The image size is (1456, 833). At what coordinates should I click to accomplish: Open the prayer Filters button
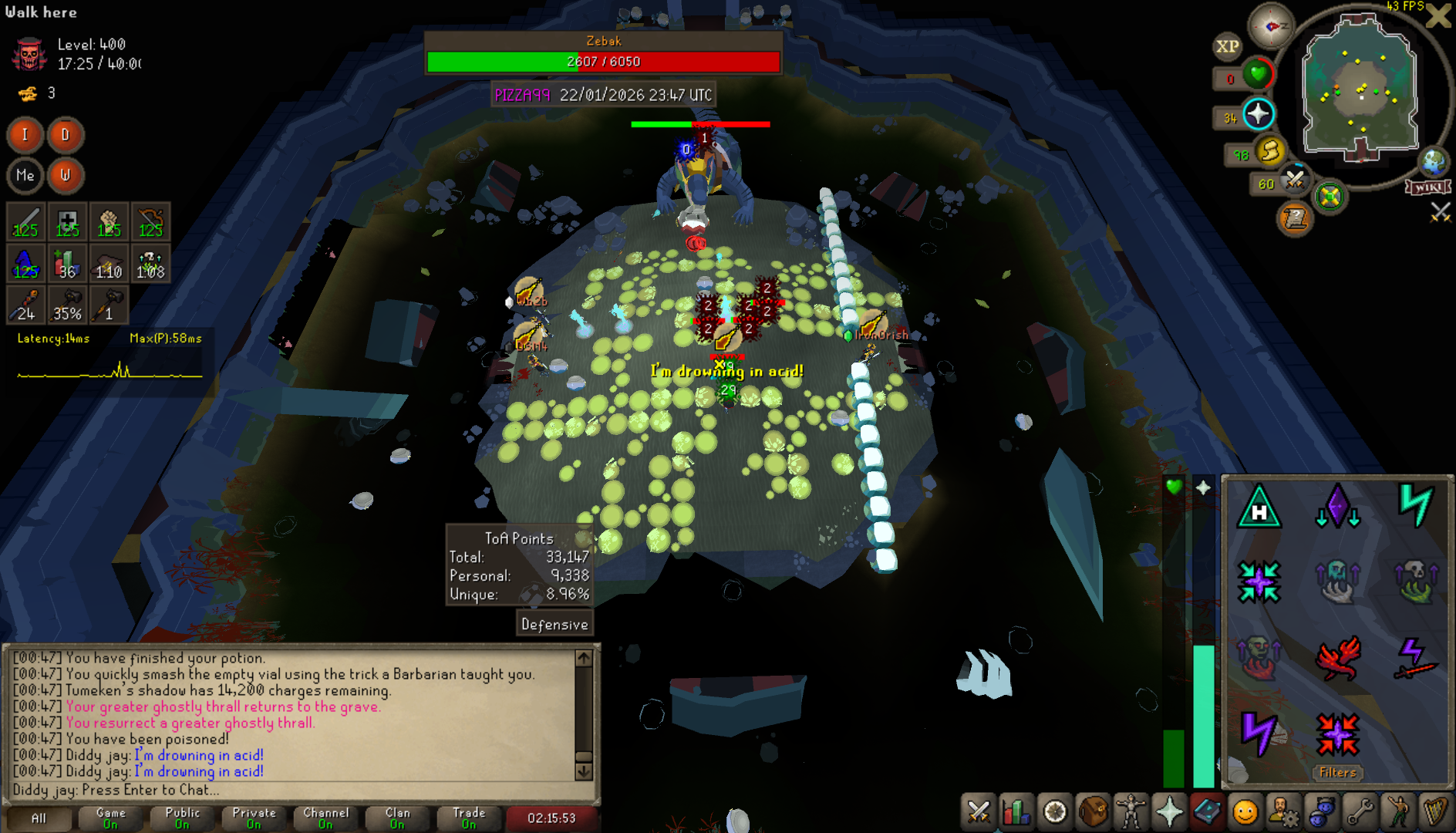(1337, 772)
